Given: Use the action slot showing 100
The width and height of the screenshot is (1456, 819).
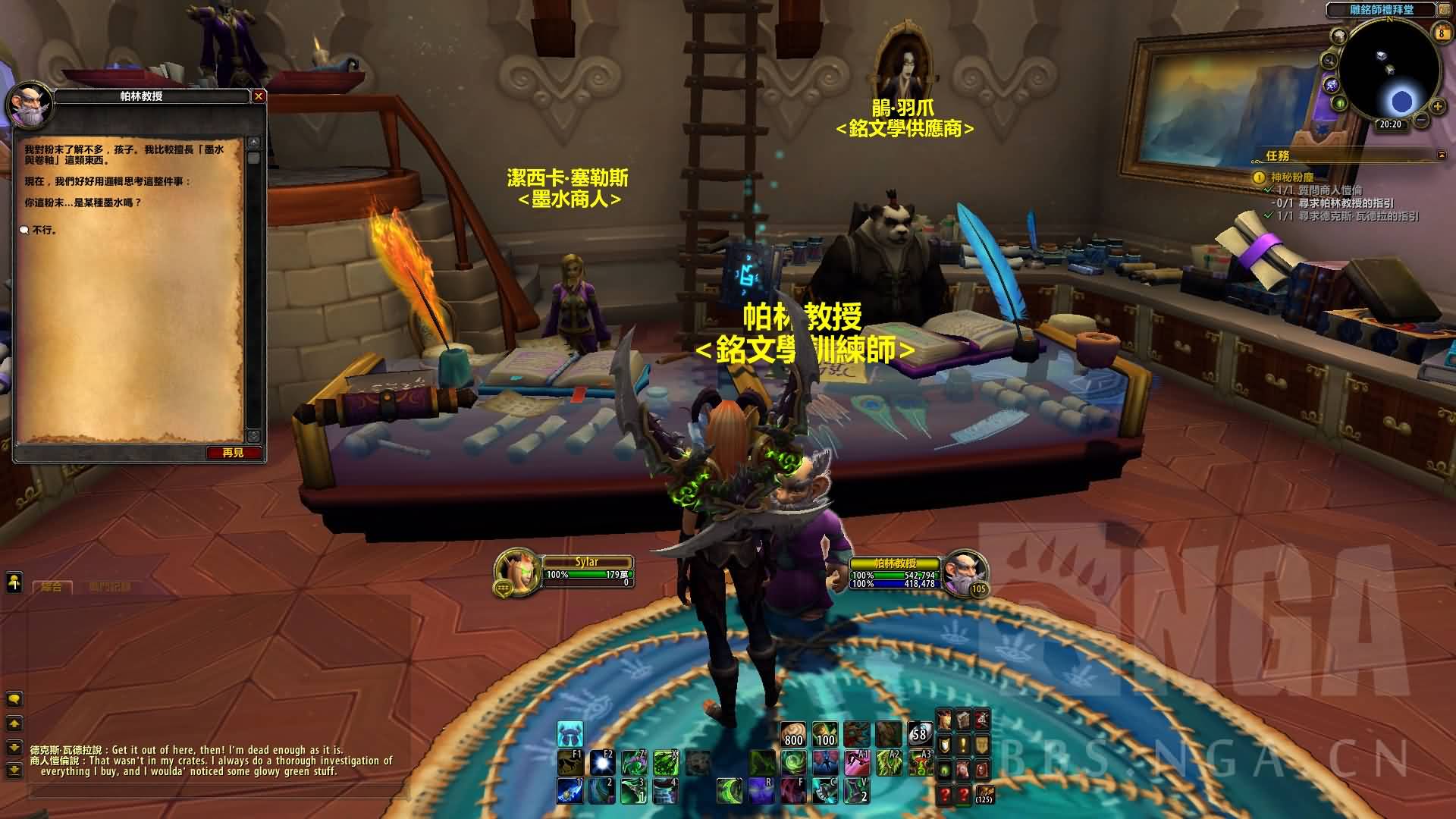Looking at the screenshot, I should [825, 735].
